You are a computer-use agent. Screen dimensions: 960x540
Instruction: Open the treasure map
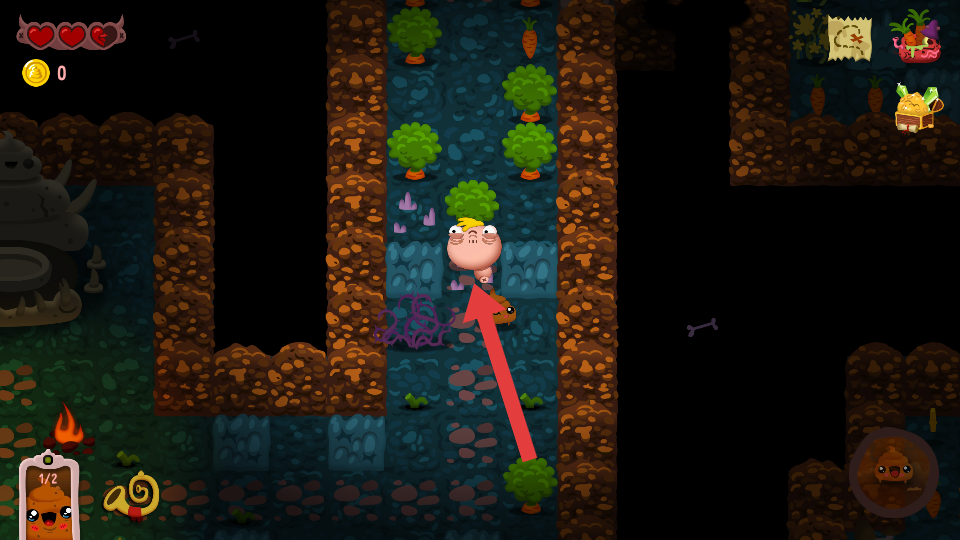click(x=849, y=39)
